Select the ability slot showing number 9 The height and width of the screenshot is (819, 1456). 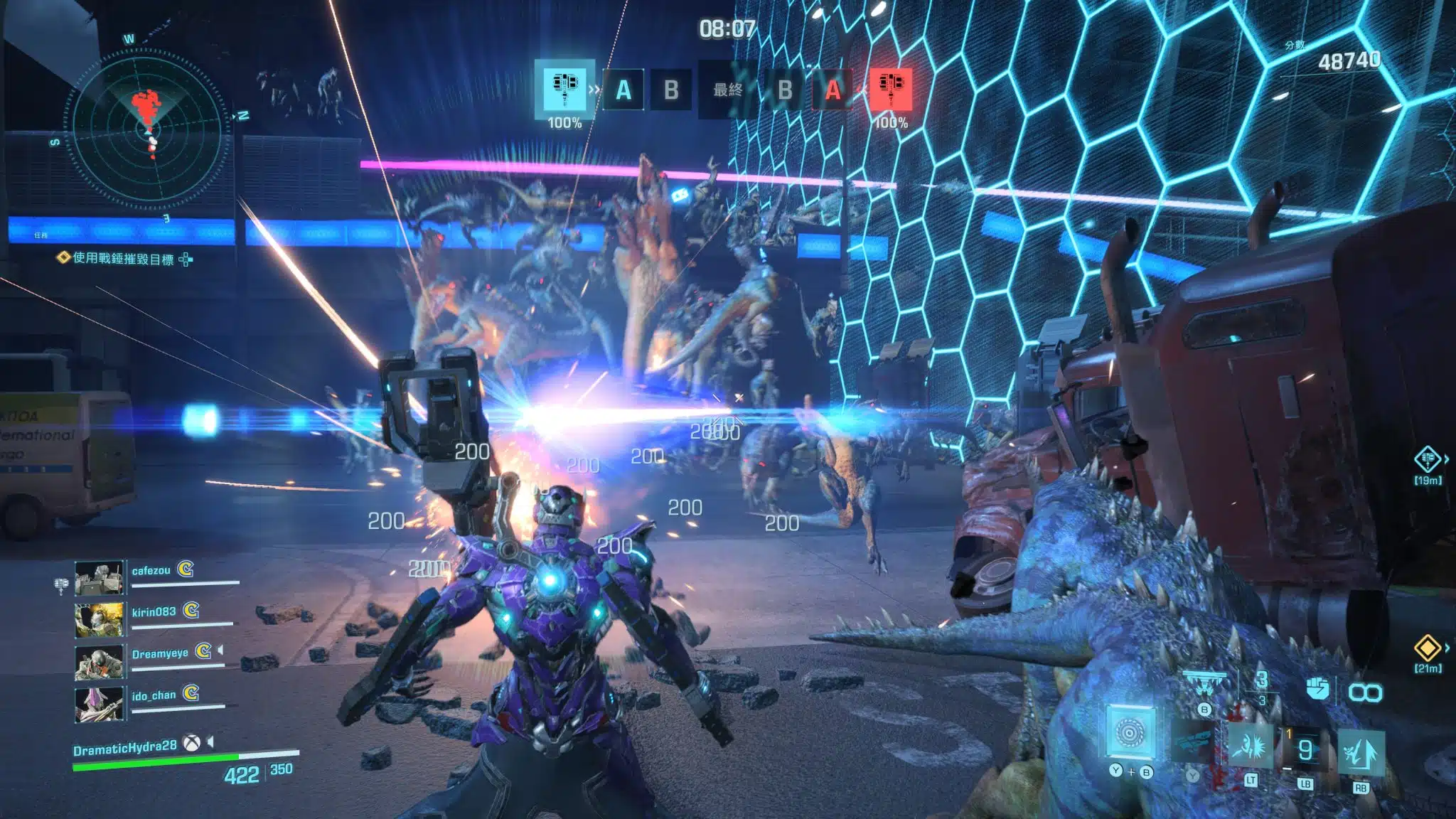(1305, 749)
